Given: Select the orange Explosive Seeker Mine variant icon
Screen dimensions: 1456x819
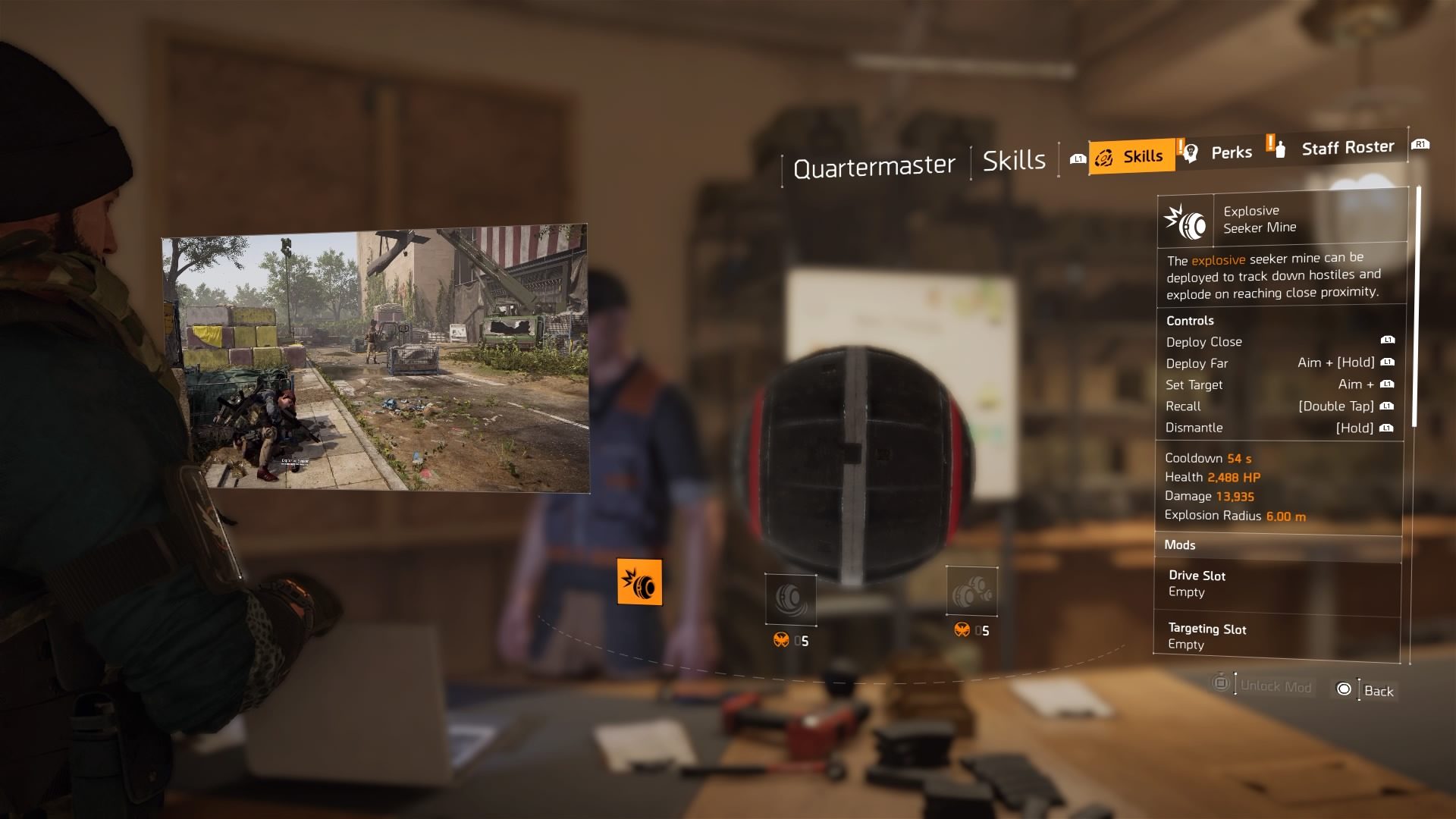Looking at the screenshot, I should click(x=641, y=582).
